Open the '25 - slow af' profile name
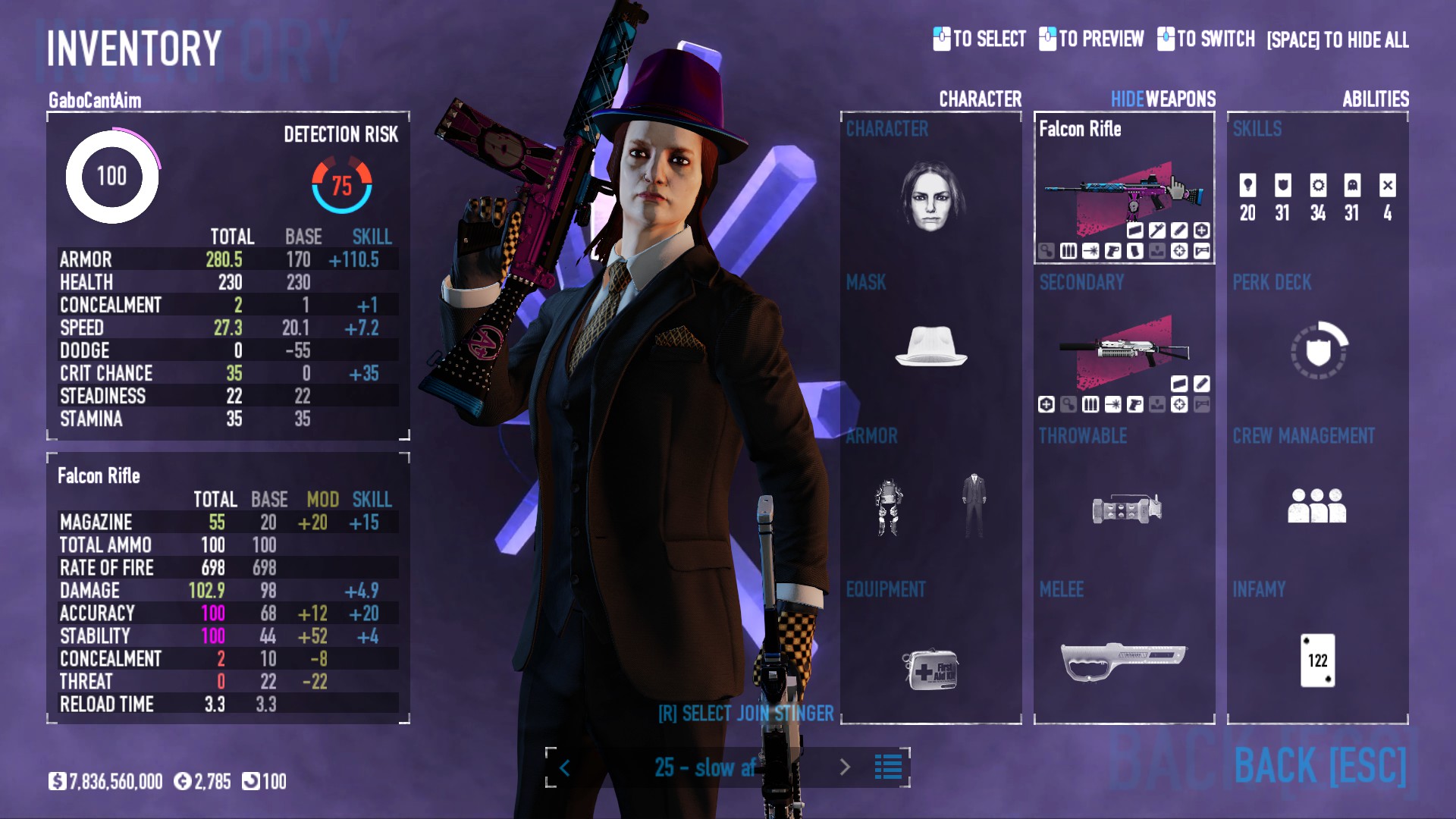This screenshot has height=819, width=1456. 704,767
